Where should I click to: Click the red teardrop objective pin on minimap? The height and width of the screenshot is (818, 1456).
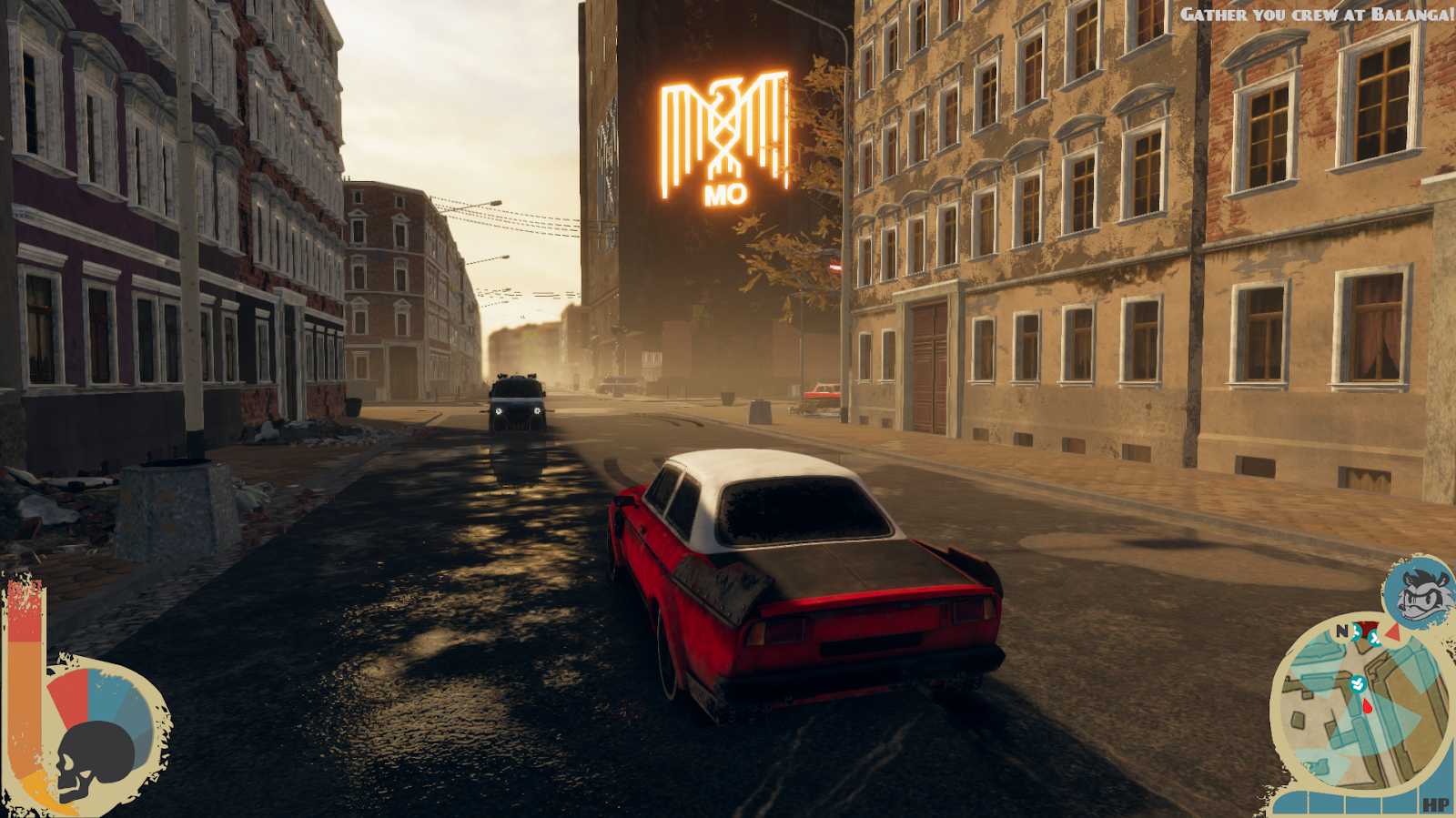(1367, 706)
